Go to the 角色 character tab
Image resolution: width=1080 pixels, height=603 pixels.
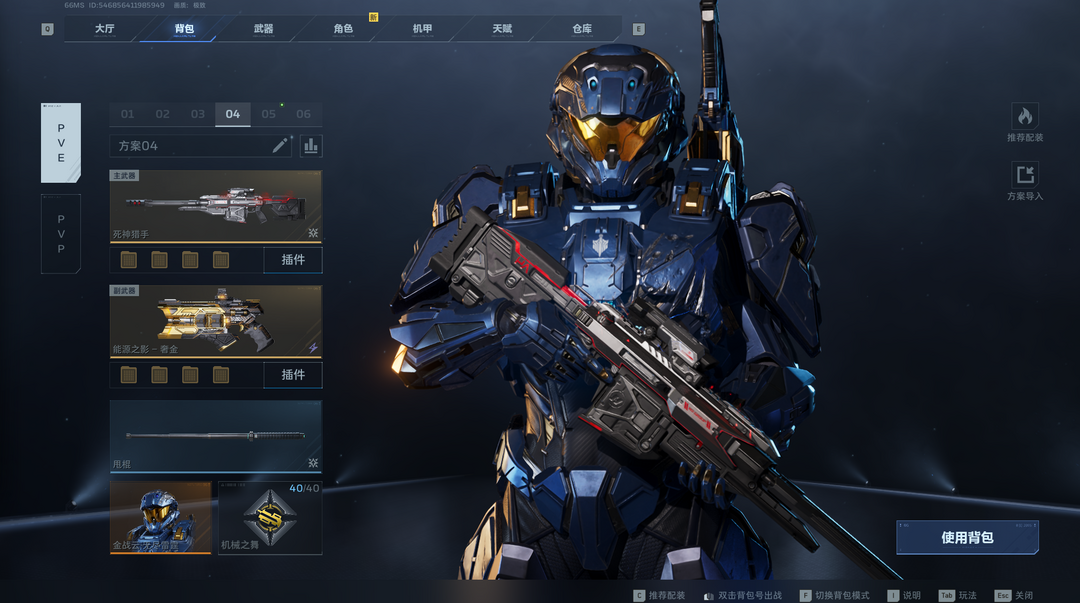(343, 29)
